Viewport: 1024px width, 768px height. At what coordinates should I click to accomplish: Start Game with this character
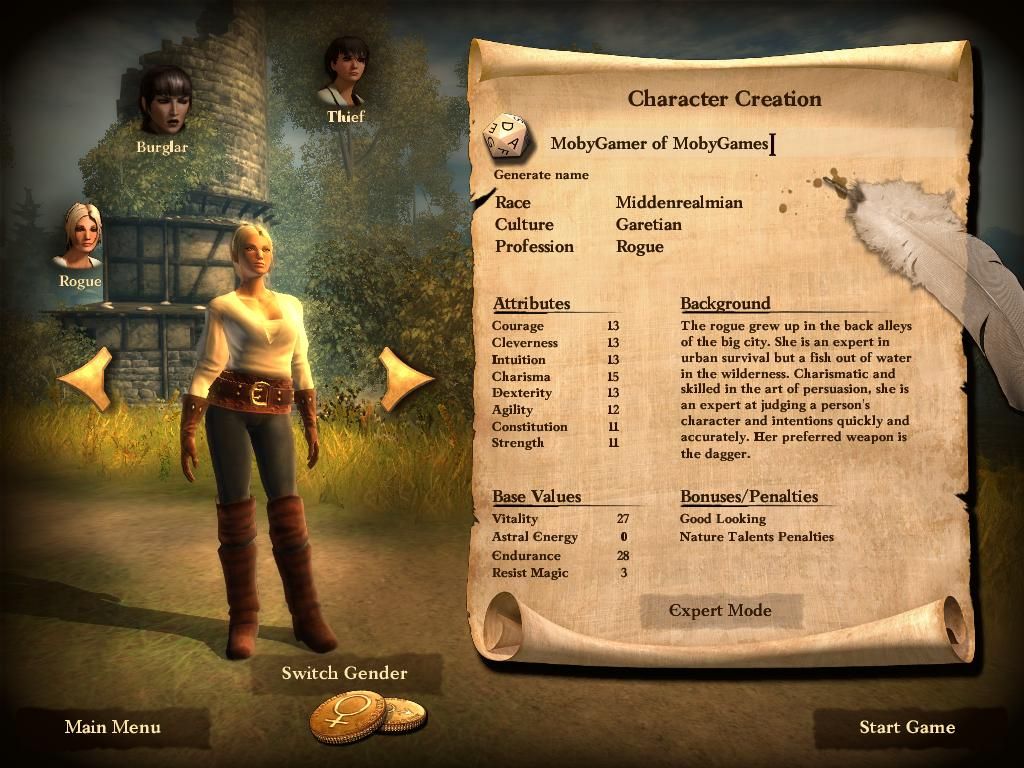coord(907,727)
